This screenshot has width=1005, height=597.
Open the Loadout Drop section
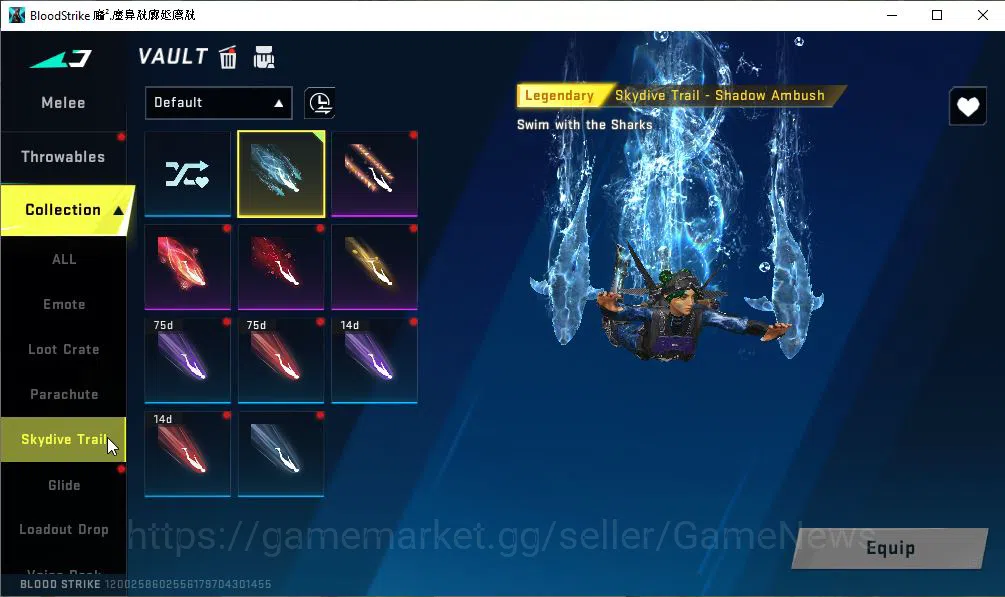pyautogui.click(x=64, y=529)
